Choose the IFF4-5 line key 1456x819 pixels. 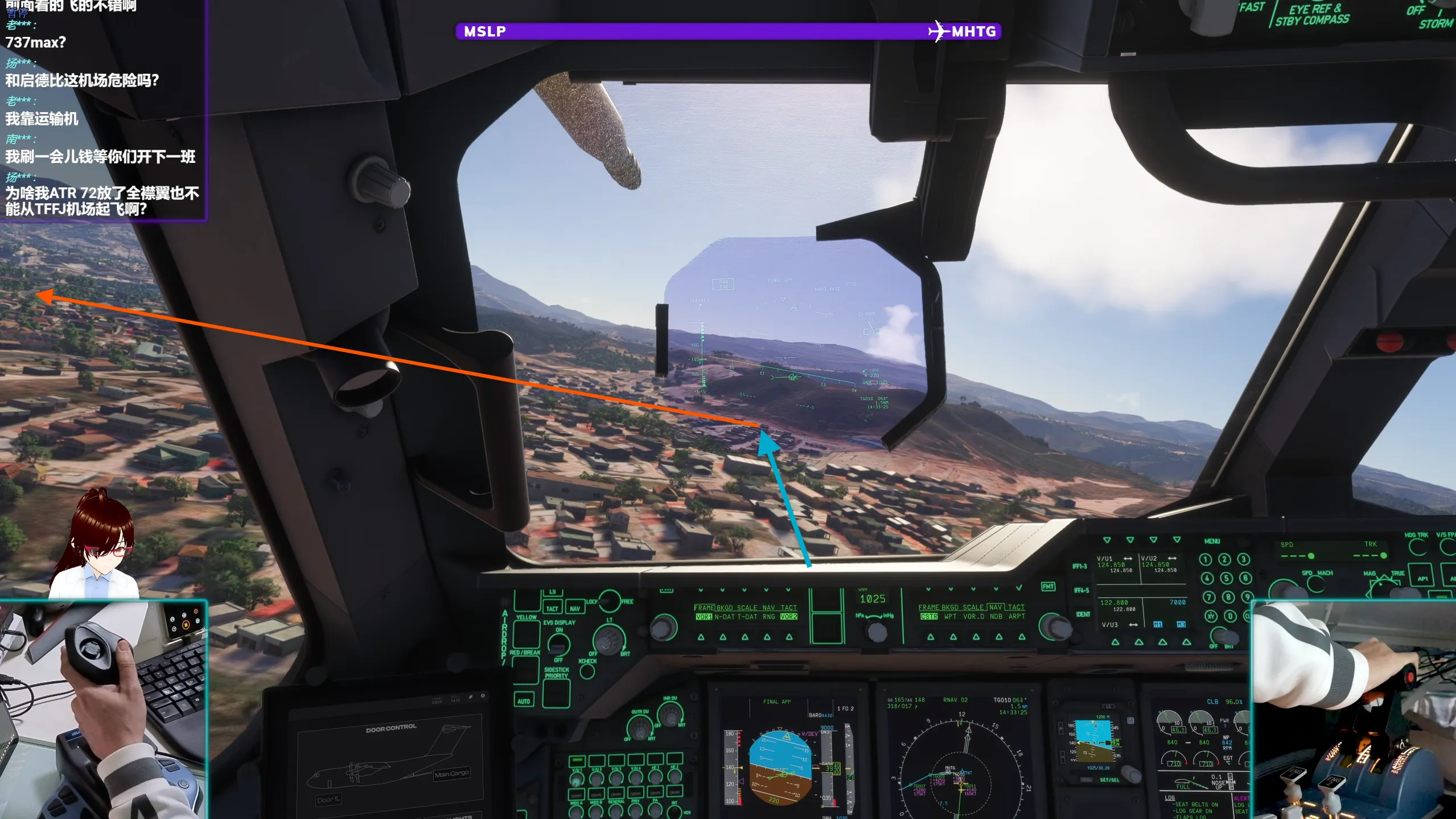(1081, 591)
